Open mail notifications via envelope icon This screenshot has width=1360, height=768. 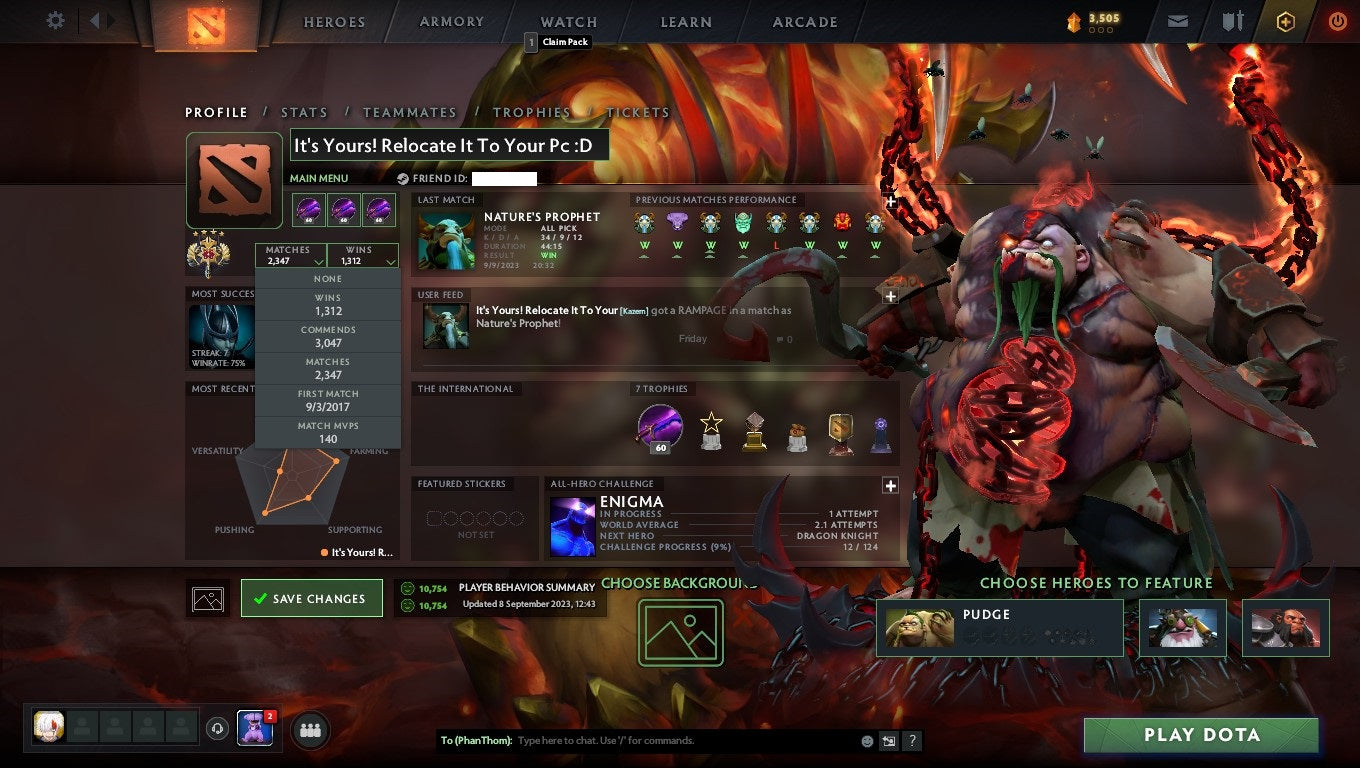click(1176, 20)
